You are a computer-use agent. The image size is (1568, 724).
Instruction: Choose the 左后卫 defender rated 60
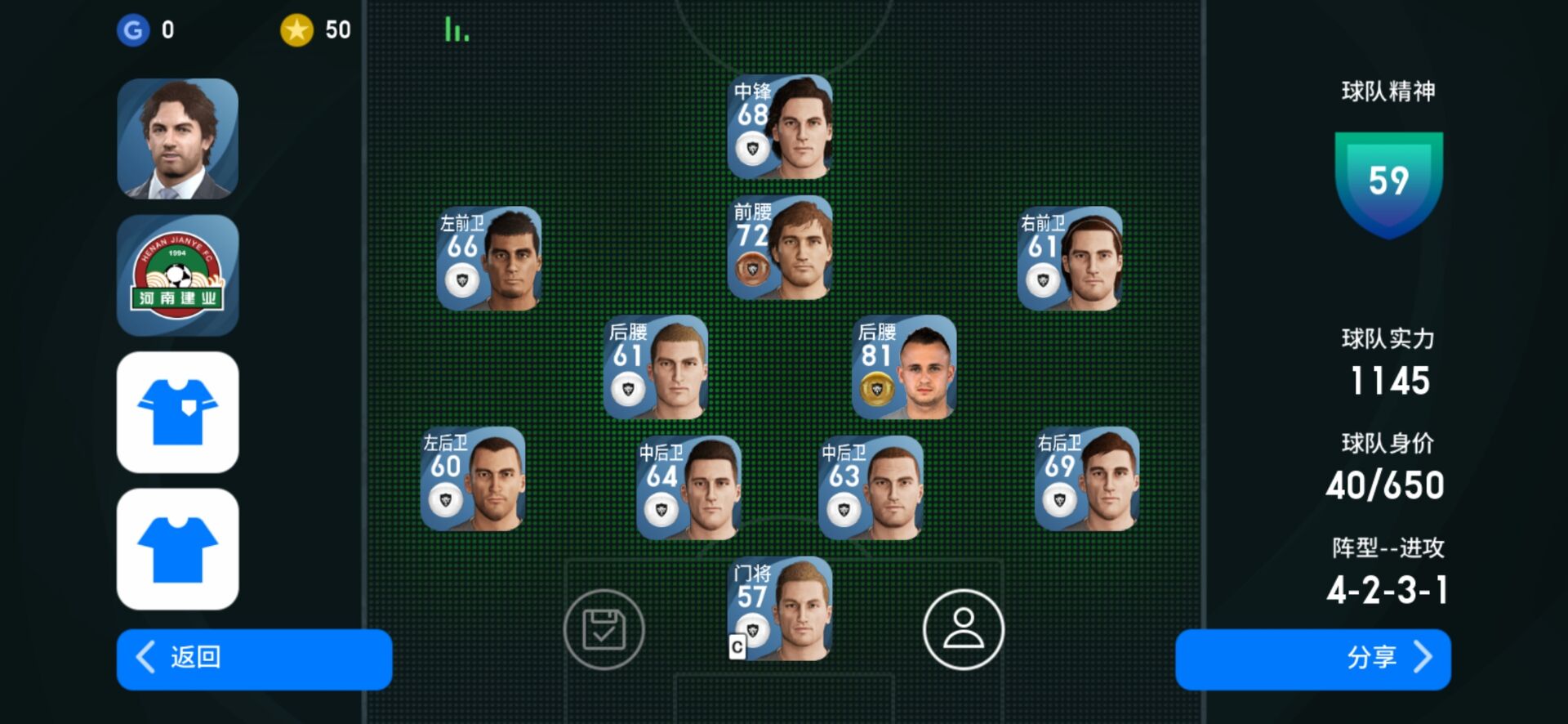(x=473, y=479)
